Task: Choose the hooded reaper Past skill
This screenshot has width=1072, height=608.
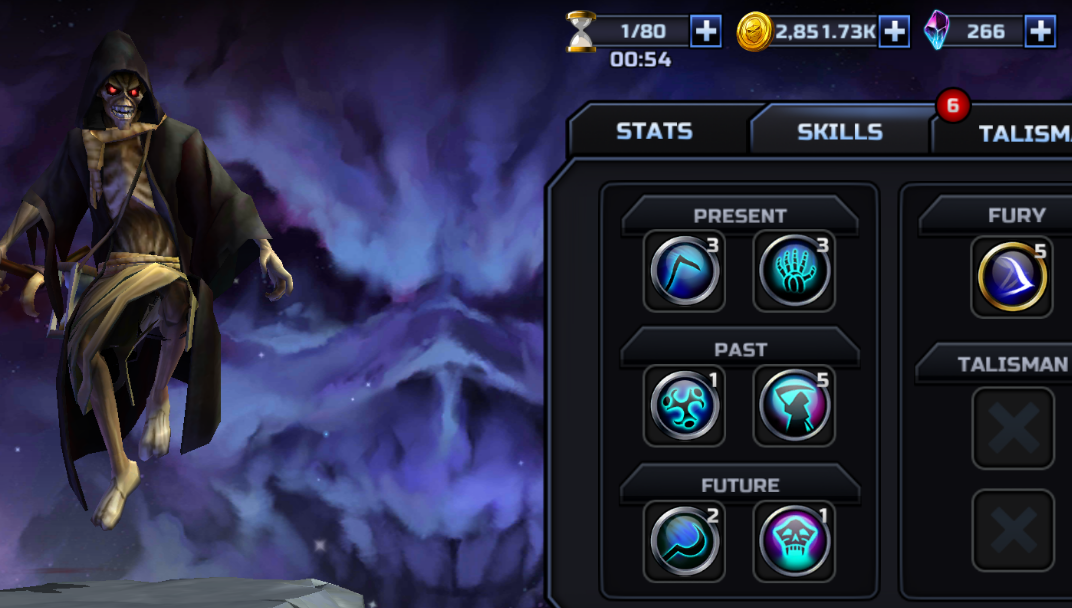Action: [x=794, y=406]
